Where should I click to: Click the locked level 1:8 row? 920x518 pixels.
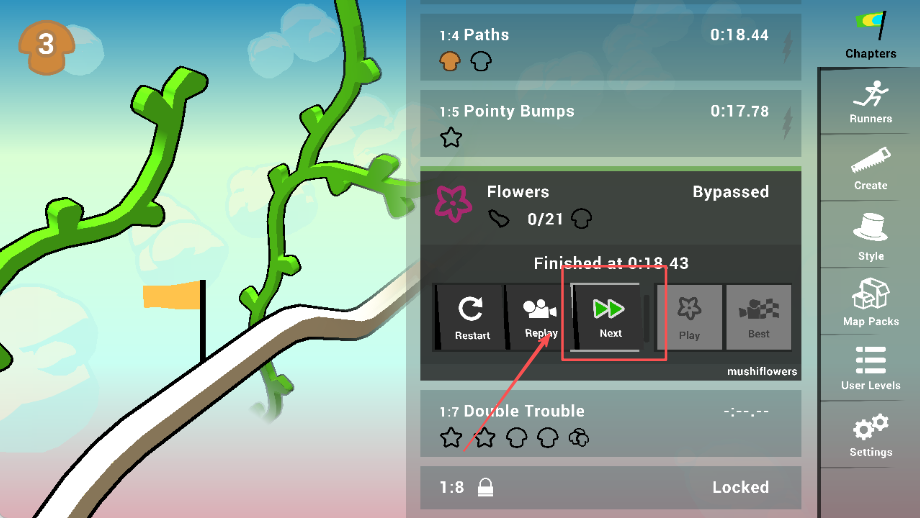coord(610,488)
